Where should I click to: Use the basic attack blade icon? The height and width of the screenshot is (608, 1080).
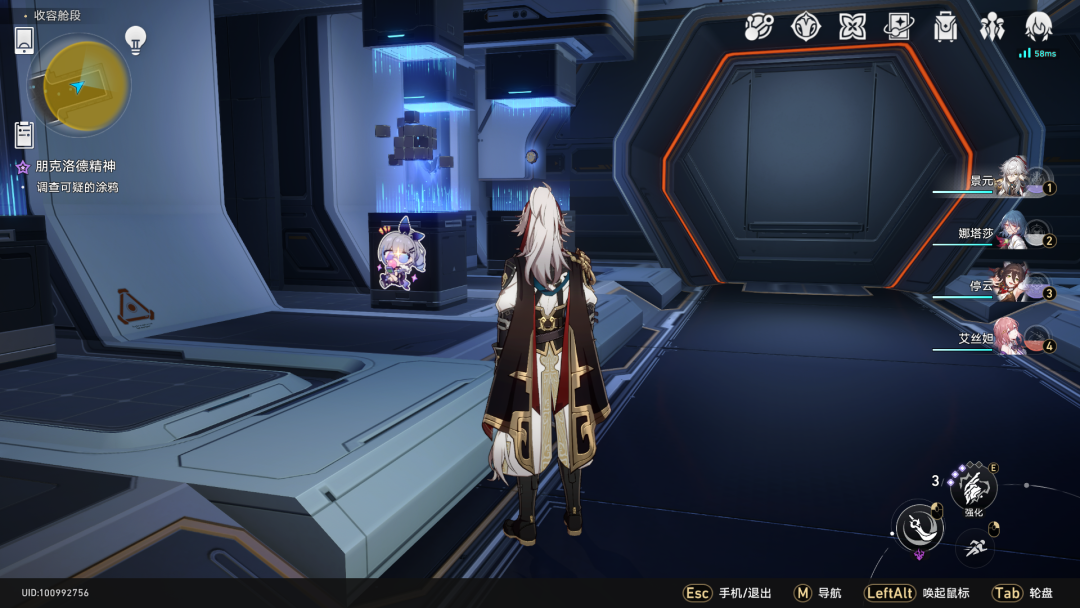[x=918, y=525]
